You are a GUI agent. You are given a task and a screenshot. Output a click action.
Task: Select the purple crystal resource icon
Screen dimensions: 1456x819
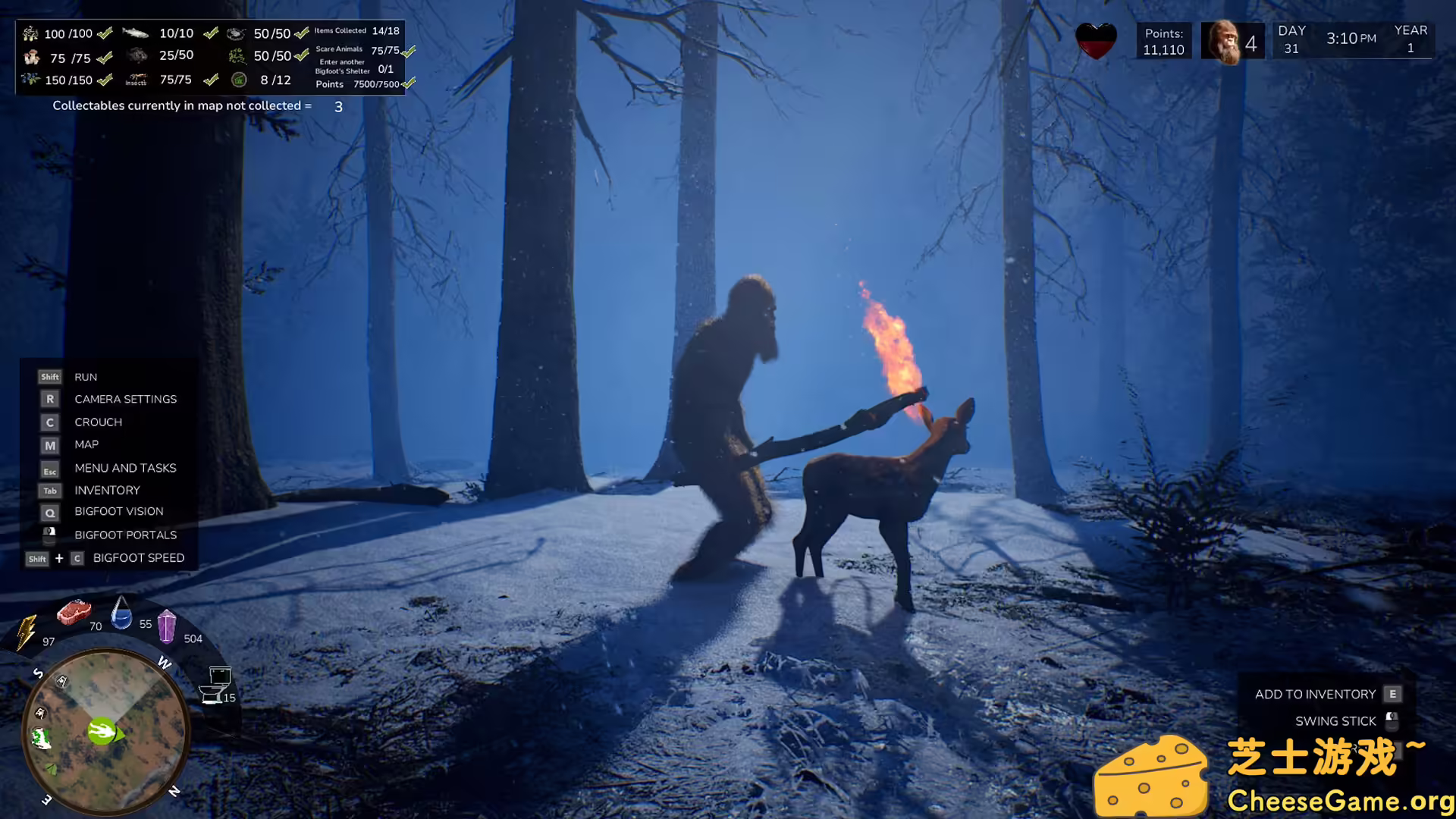(x=167, y=626)
